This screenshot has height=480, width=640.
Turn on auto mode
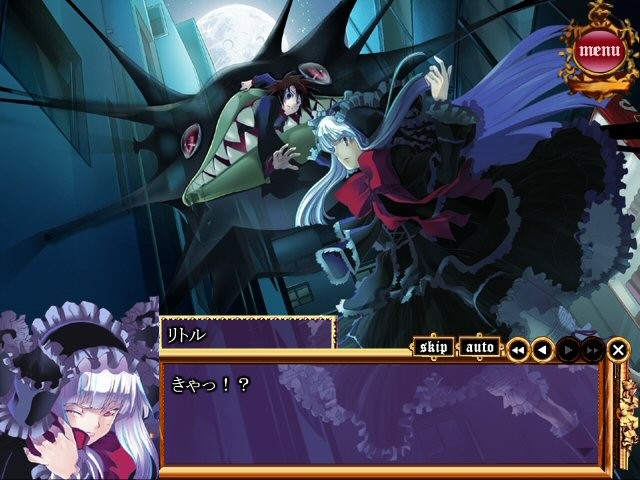pyautogui.click(x=481, y=348)
